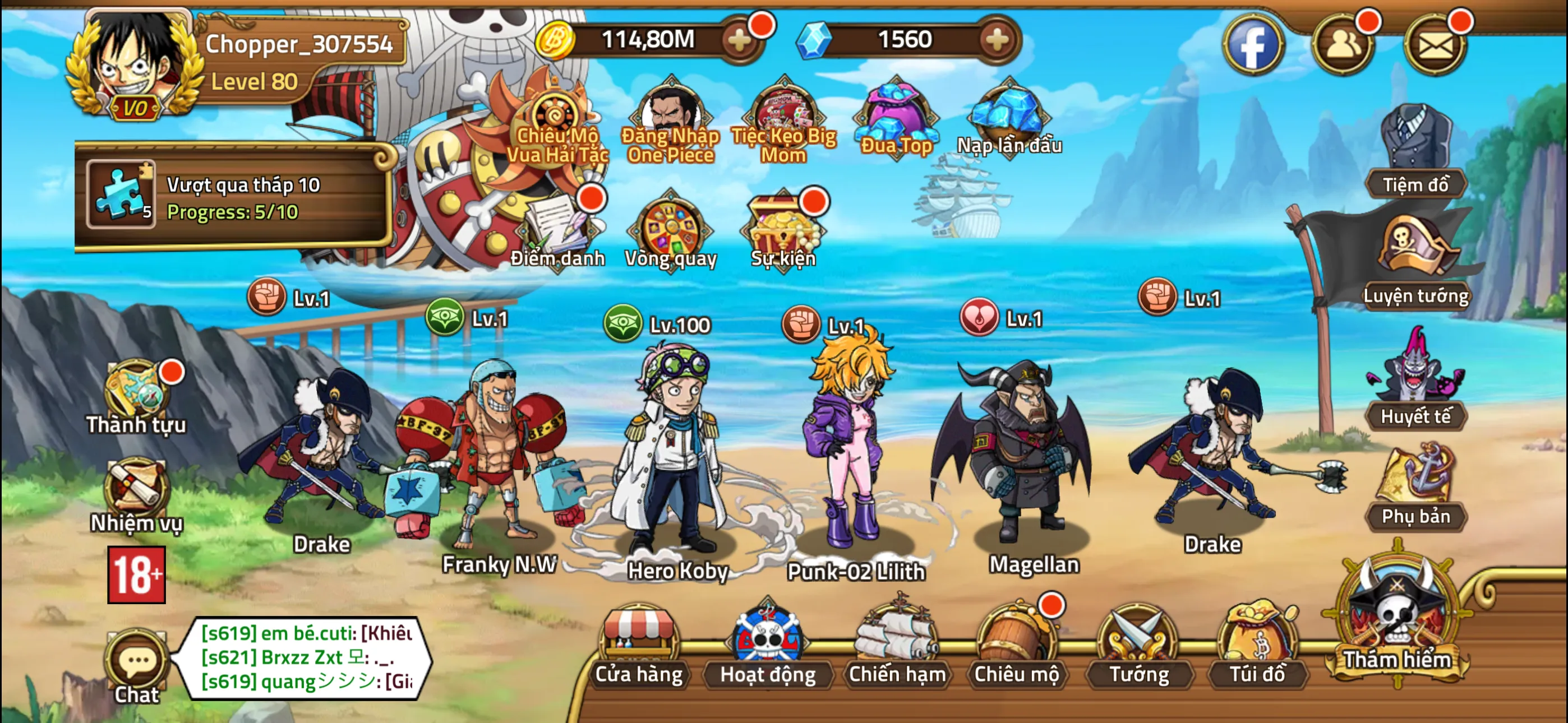Go to the Chiến hạm warship screen
This screenshot has width=1568, height=723.
click(x=897, y=646)
